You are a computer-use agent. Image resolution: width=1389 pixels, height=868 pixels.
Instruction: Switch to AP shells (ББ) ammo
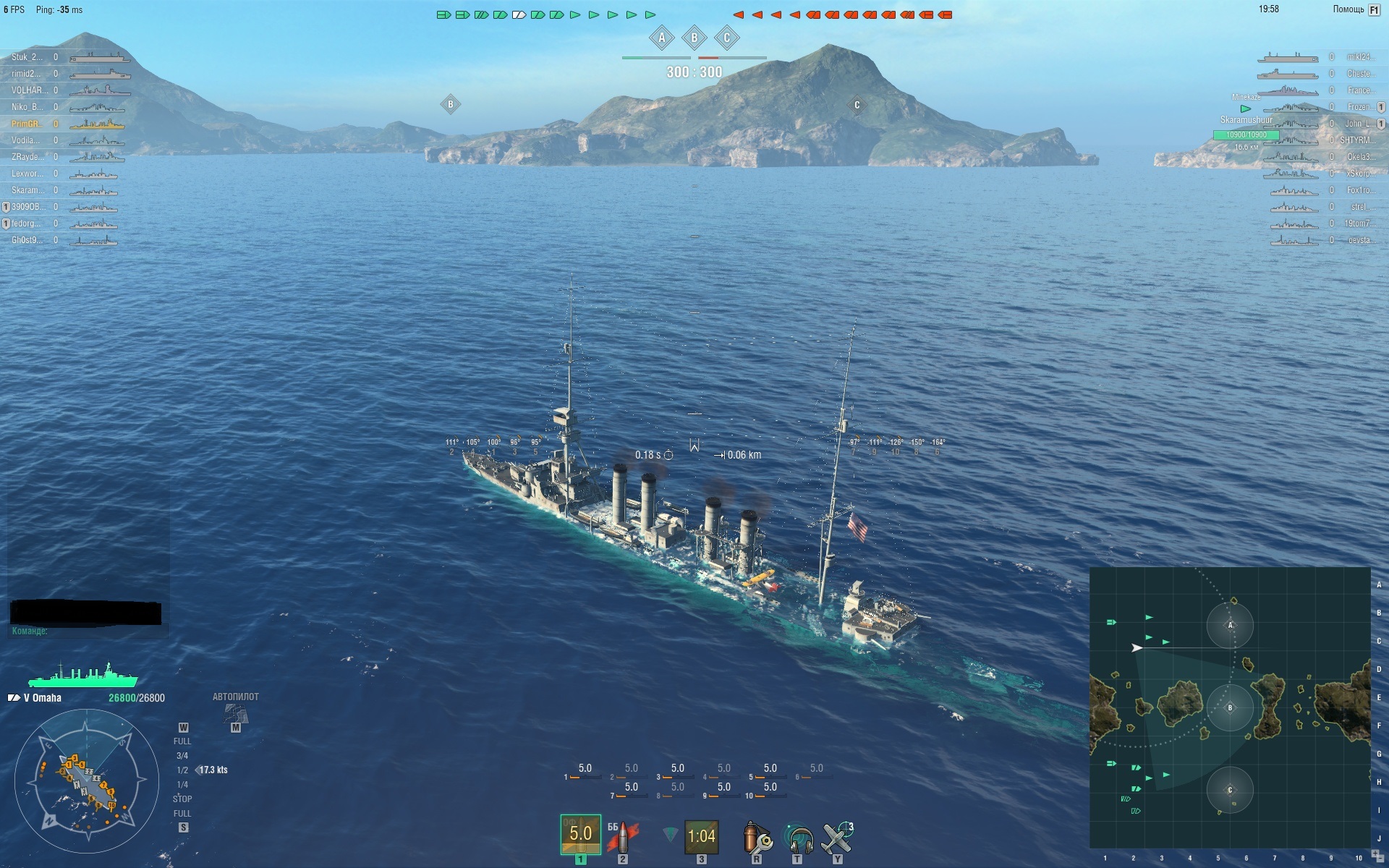[622, 836]
